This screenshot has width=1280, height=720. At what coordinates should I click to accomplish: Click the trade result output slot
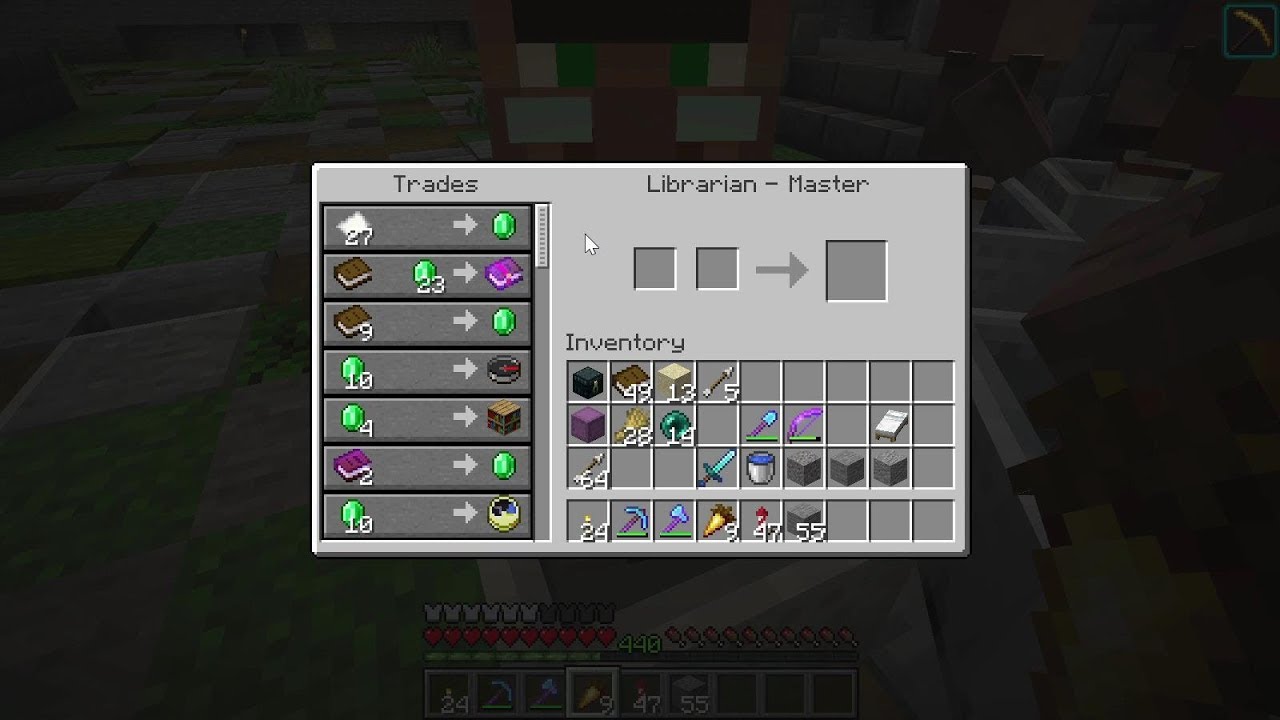pos(856,268)
